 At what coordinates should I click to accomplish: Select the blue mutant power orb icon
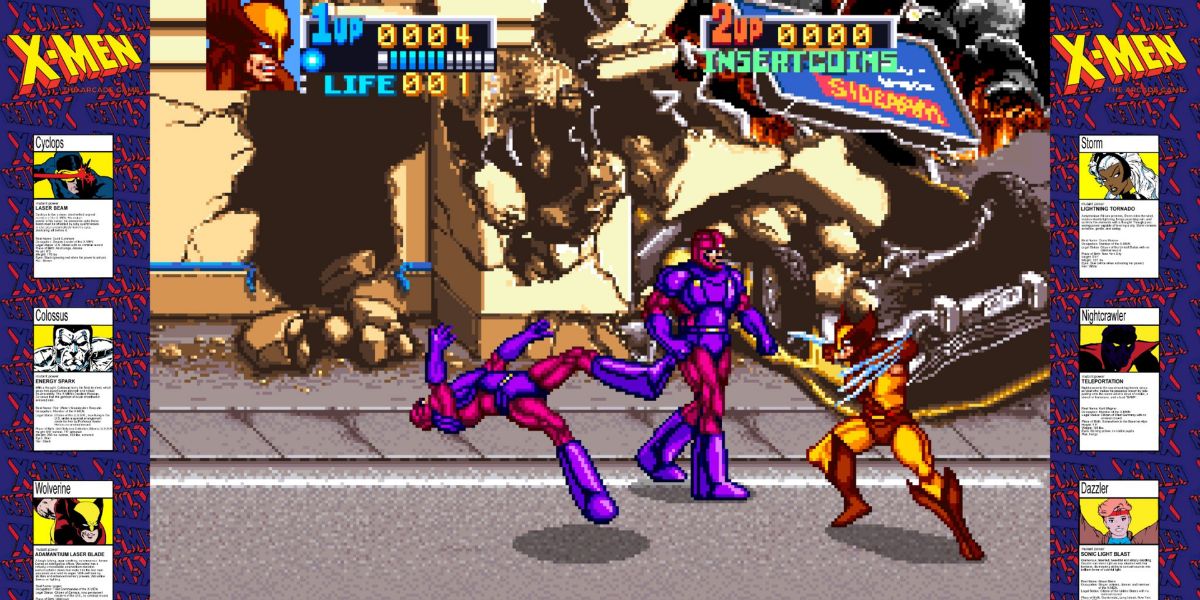pos(314,60)
